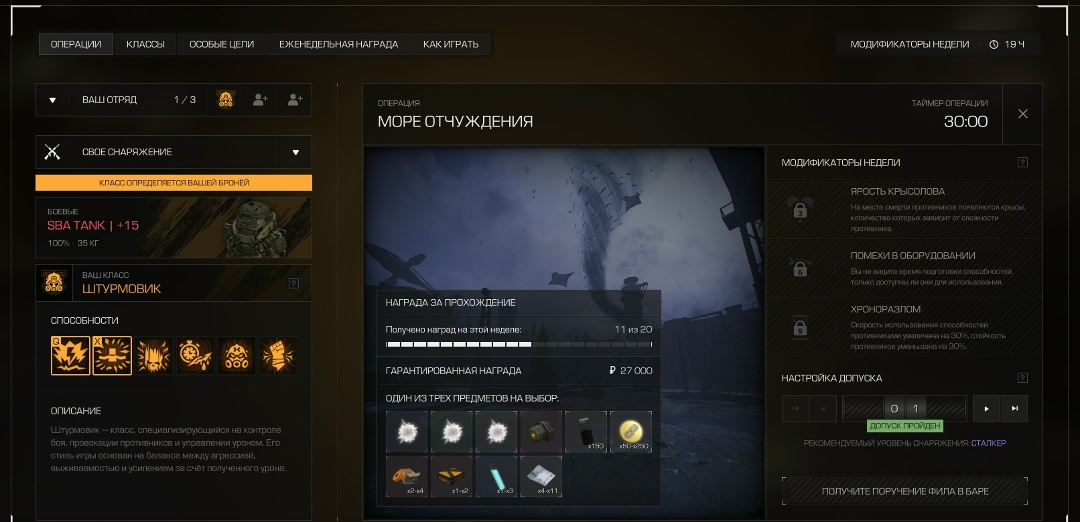
Task: Choose the stopwatch and blood drop ability
Action: 196,355
